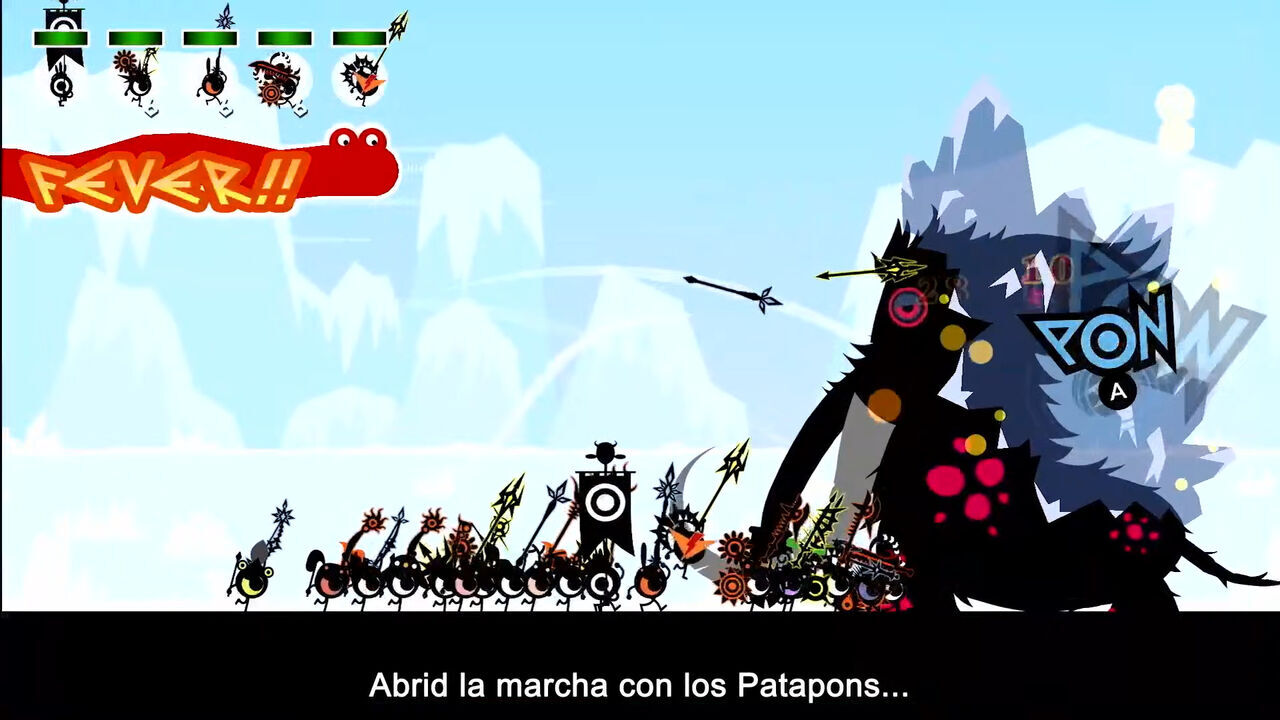The height and width of the screenshot is (720, 1280).
Task: Click the giant wolf boss silhouette
Action: pyautogui.click(x=1000, y=400)
